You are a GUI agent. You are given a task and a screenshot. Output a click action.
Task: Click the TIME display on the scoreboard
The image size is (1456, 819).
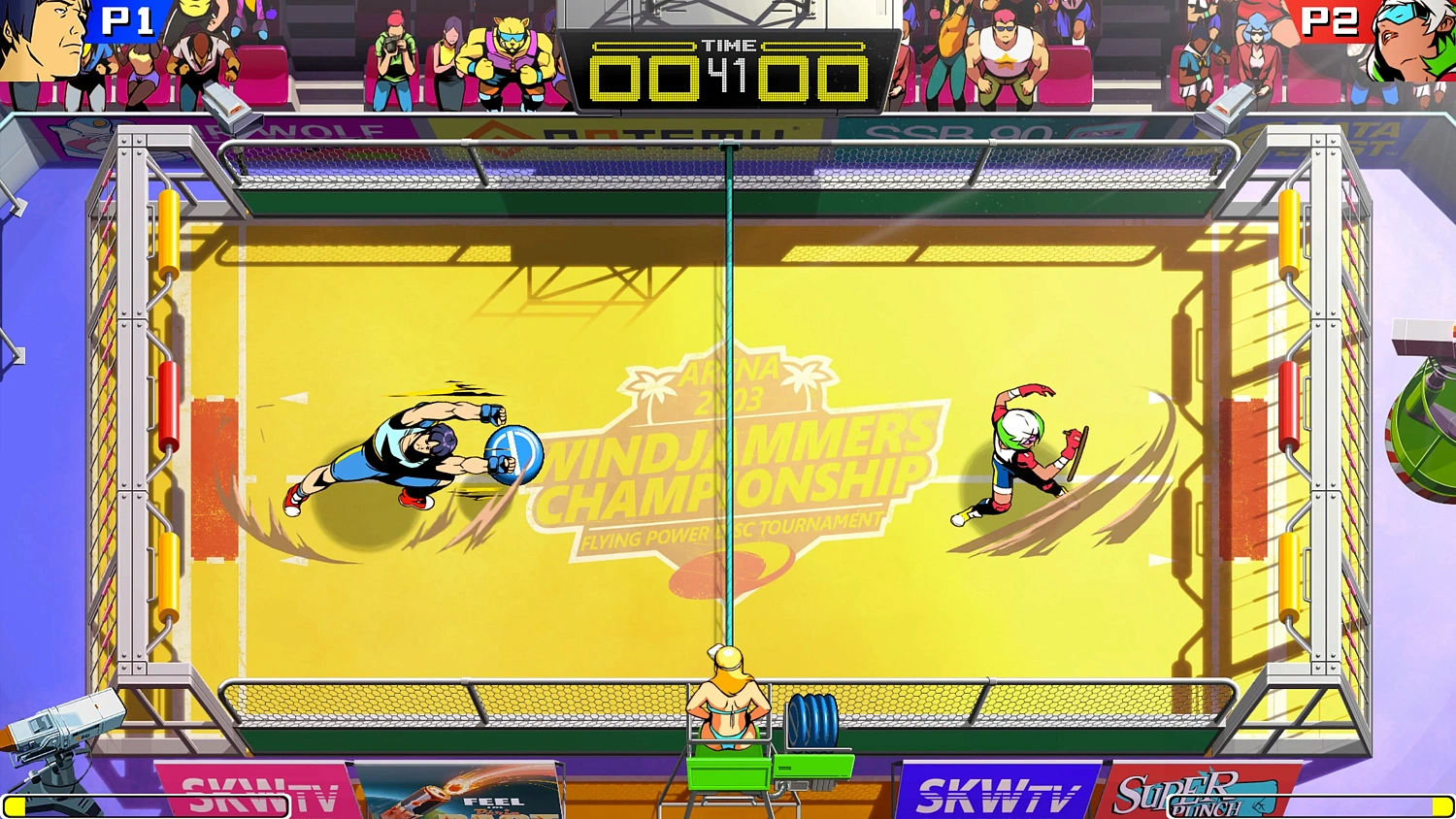point(730,46)
